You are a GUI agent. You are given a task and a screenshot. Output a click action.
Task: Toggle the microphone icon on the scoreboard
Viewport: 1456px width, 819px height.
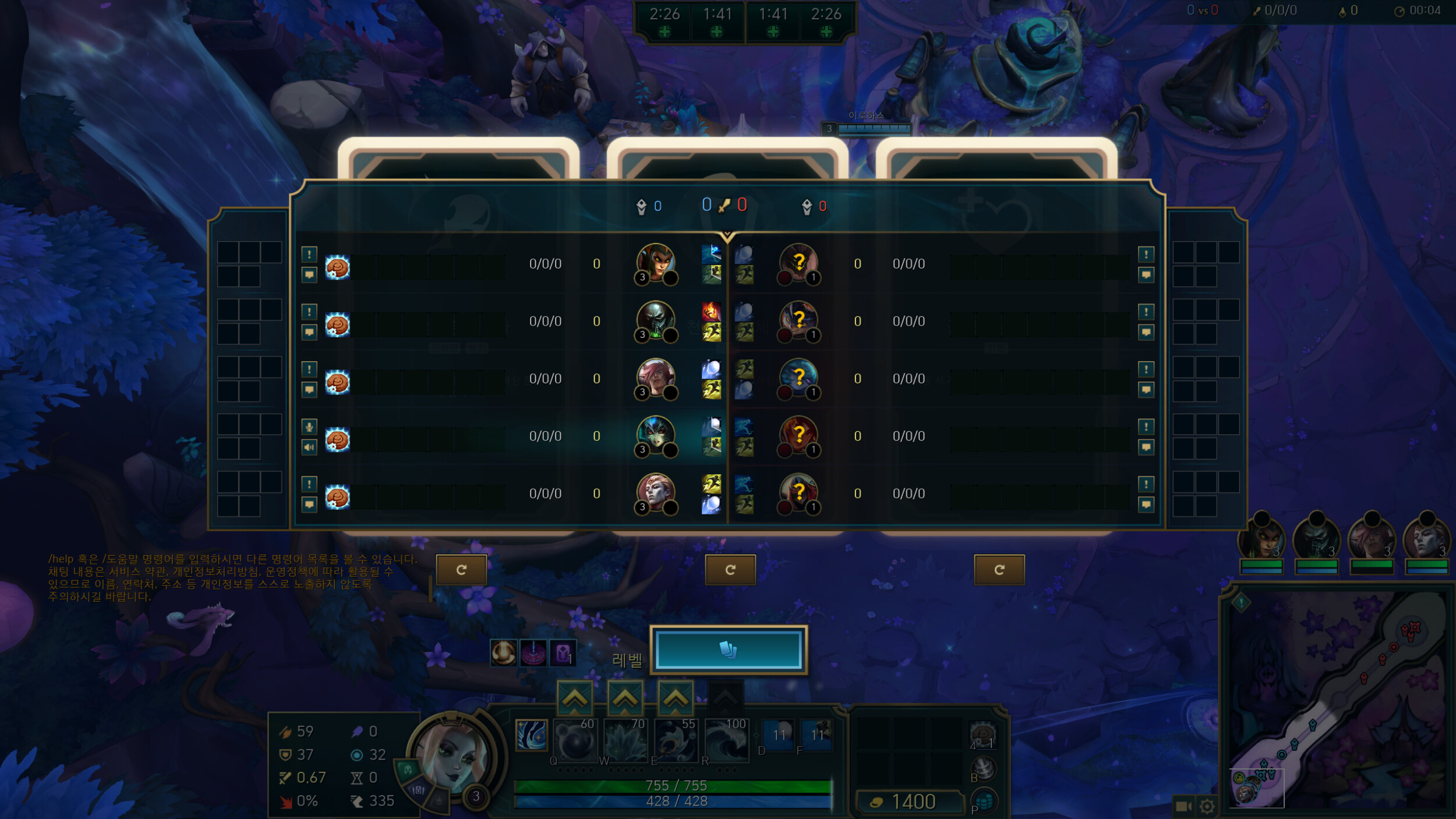point(309,427)
